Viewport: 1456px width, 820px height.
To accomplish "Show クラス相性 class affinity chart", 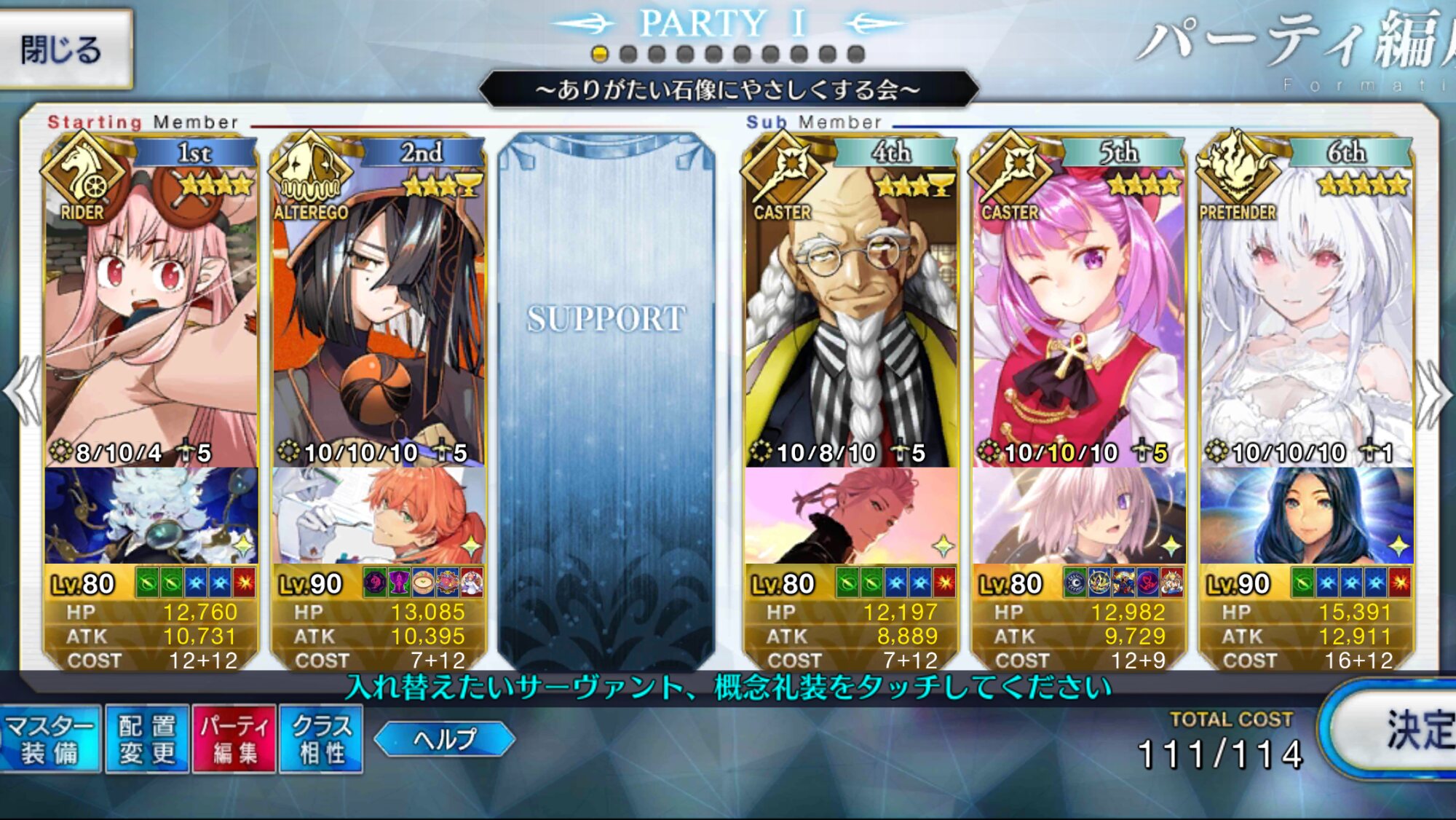I will point(321,738).
